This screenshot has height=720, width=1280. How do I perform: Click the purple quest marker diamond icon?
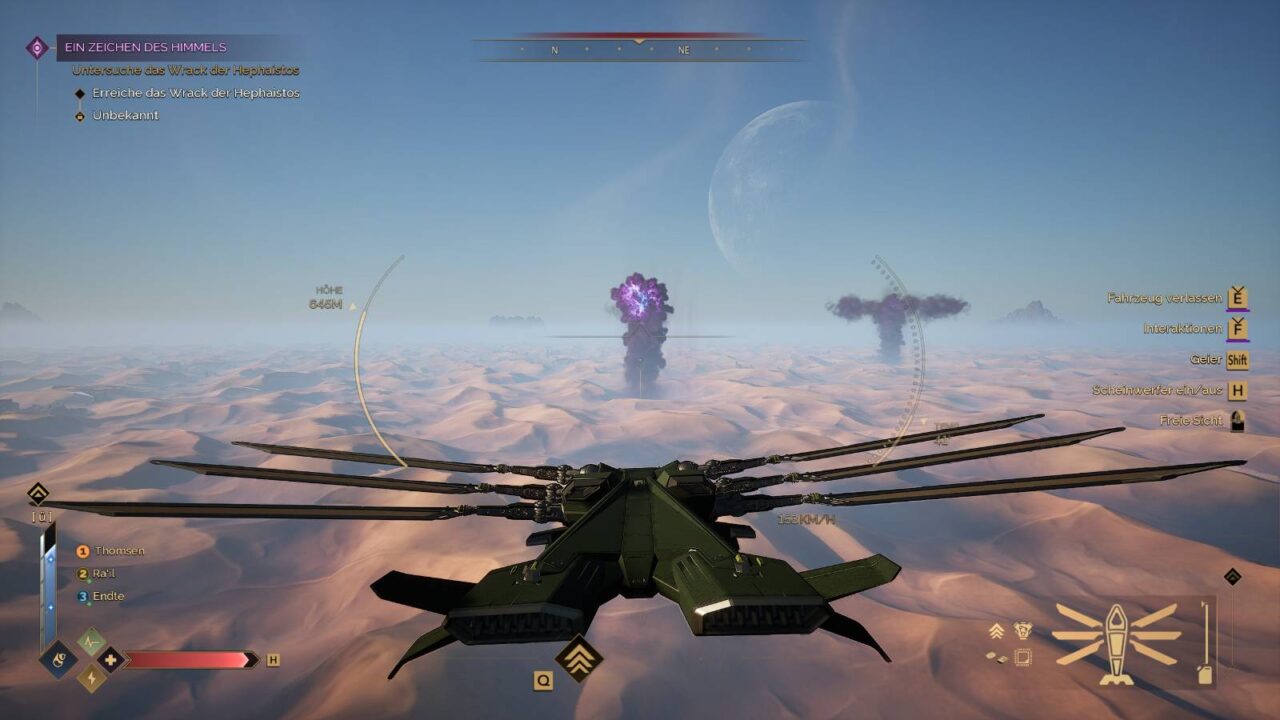pos(37,47)
